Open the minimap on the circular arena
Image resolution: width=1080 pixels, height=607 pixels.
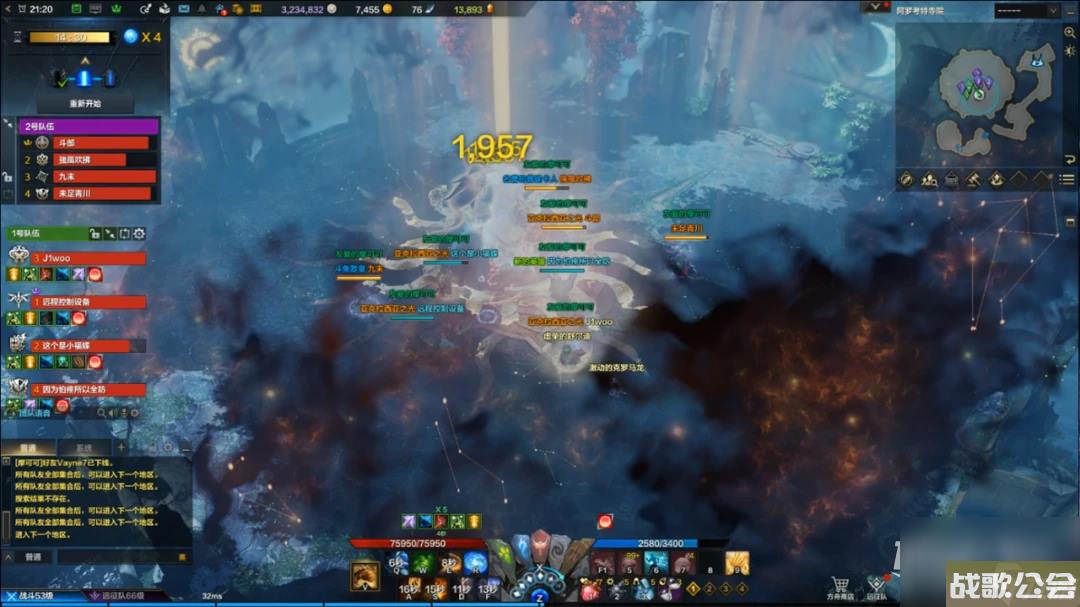click(x=973, y=84)
